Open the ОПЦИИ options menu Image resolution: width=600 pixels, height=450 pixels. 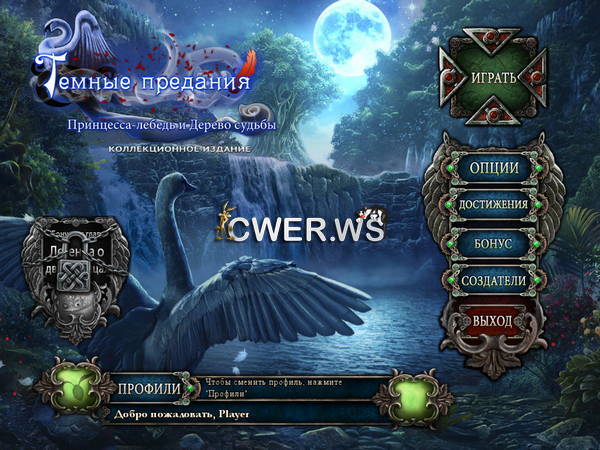coord(492,167)
